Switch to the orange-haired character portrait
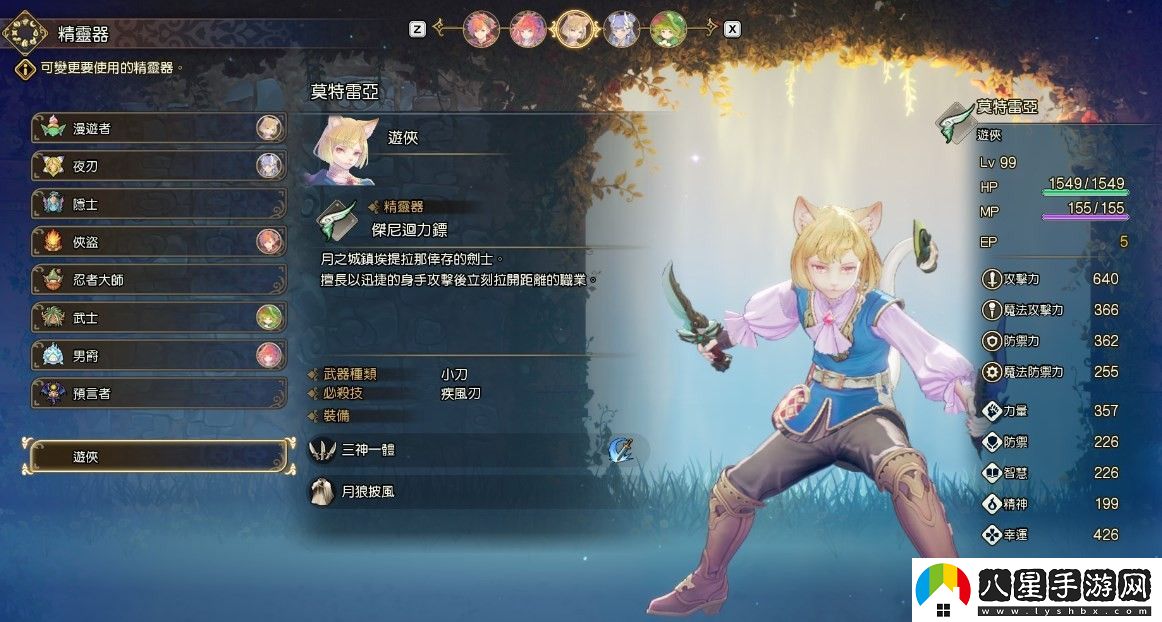1162x622 pixels. (x=481, y=29)
